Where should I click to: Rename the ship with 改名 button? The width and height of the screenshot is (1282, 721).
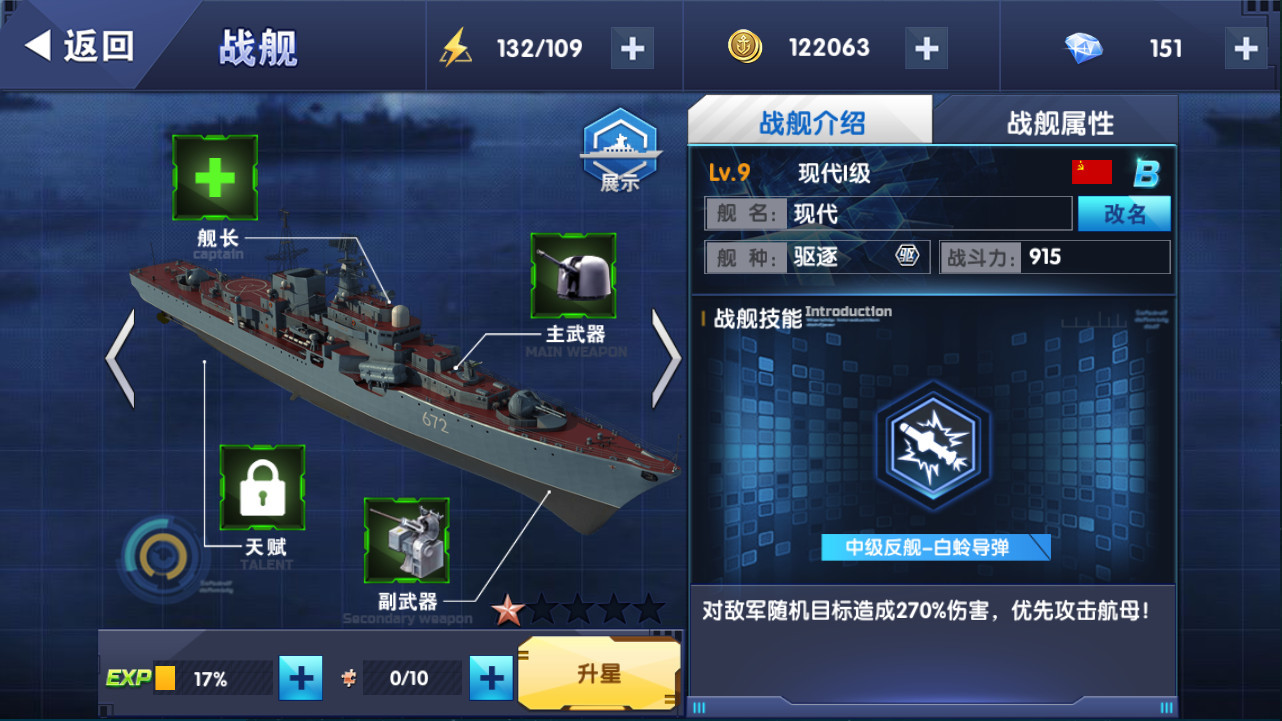click(x=1124, y=214)
